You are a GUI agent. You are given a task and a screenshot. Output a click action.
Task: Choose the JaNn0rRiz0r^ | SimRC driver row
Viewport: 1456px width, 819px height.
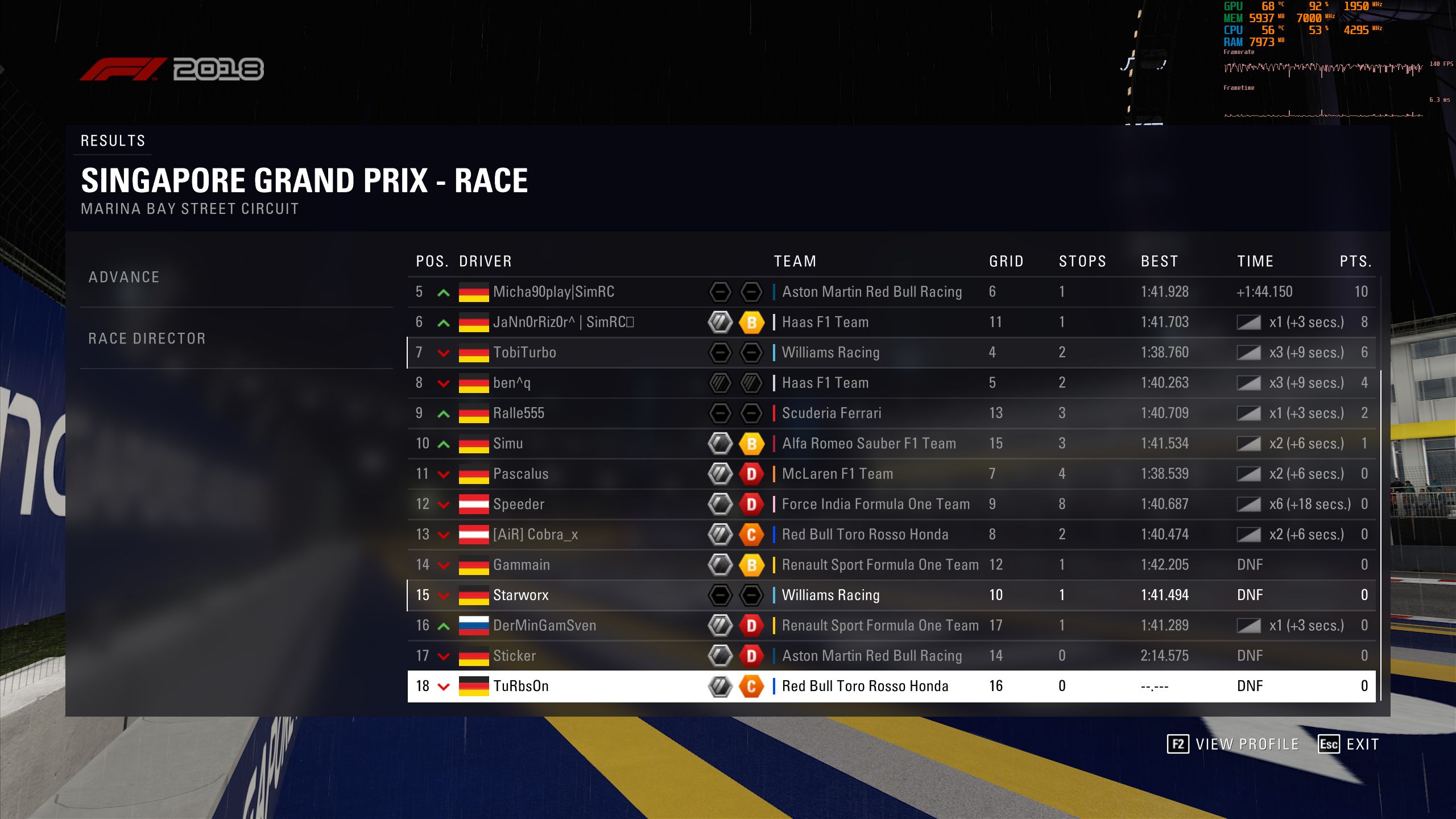pyautogui.click(x=563, y=322)
